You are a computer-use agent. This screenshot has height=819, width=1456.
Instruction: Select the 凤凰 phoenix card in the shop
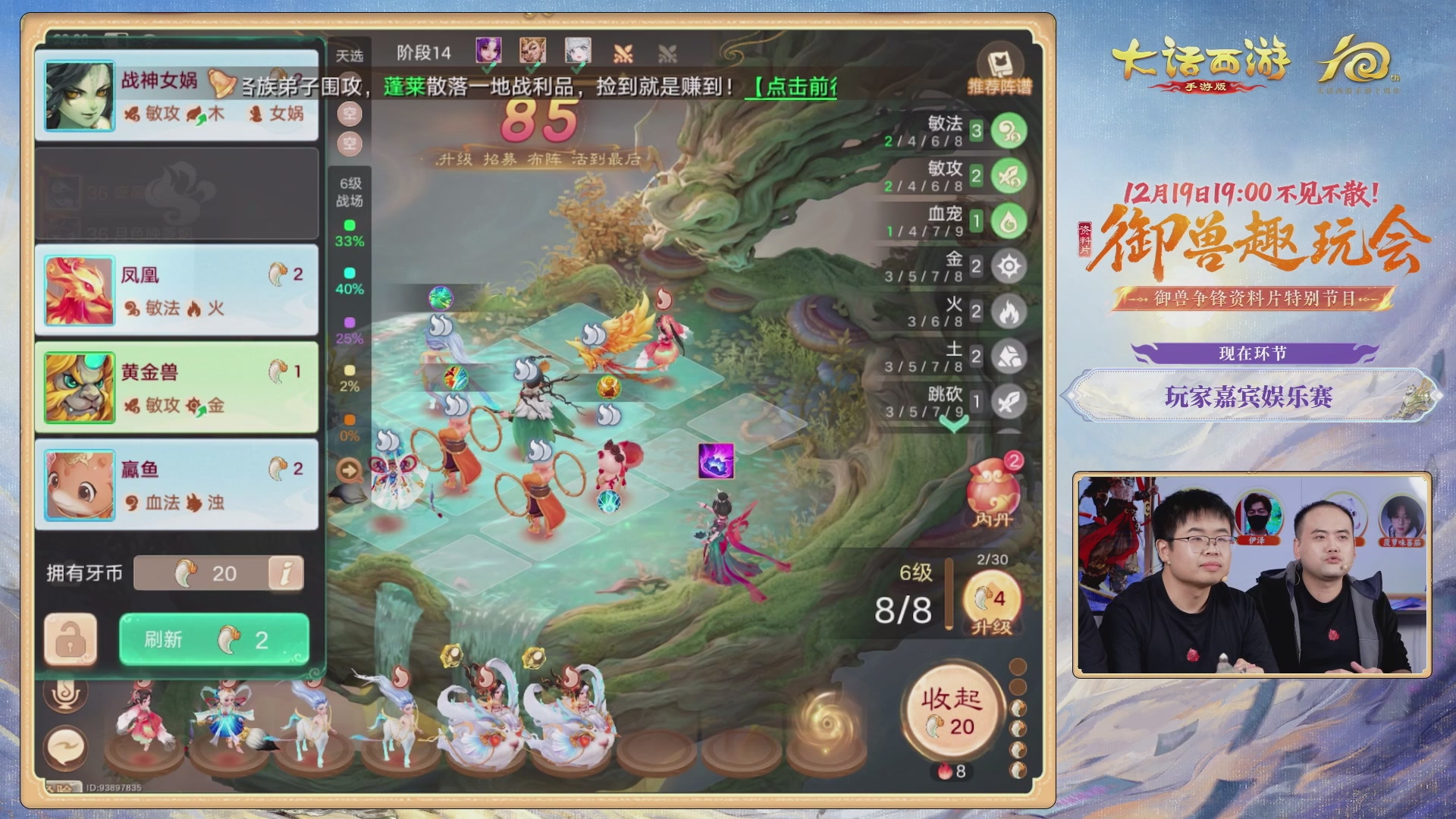[x=176, y=291]
